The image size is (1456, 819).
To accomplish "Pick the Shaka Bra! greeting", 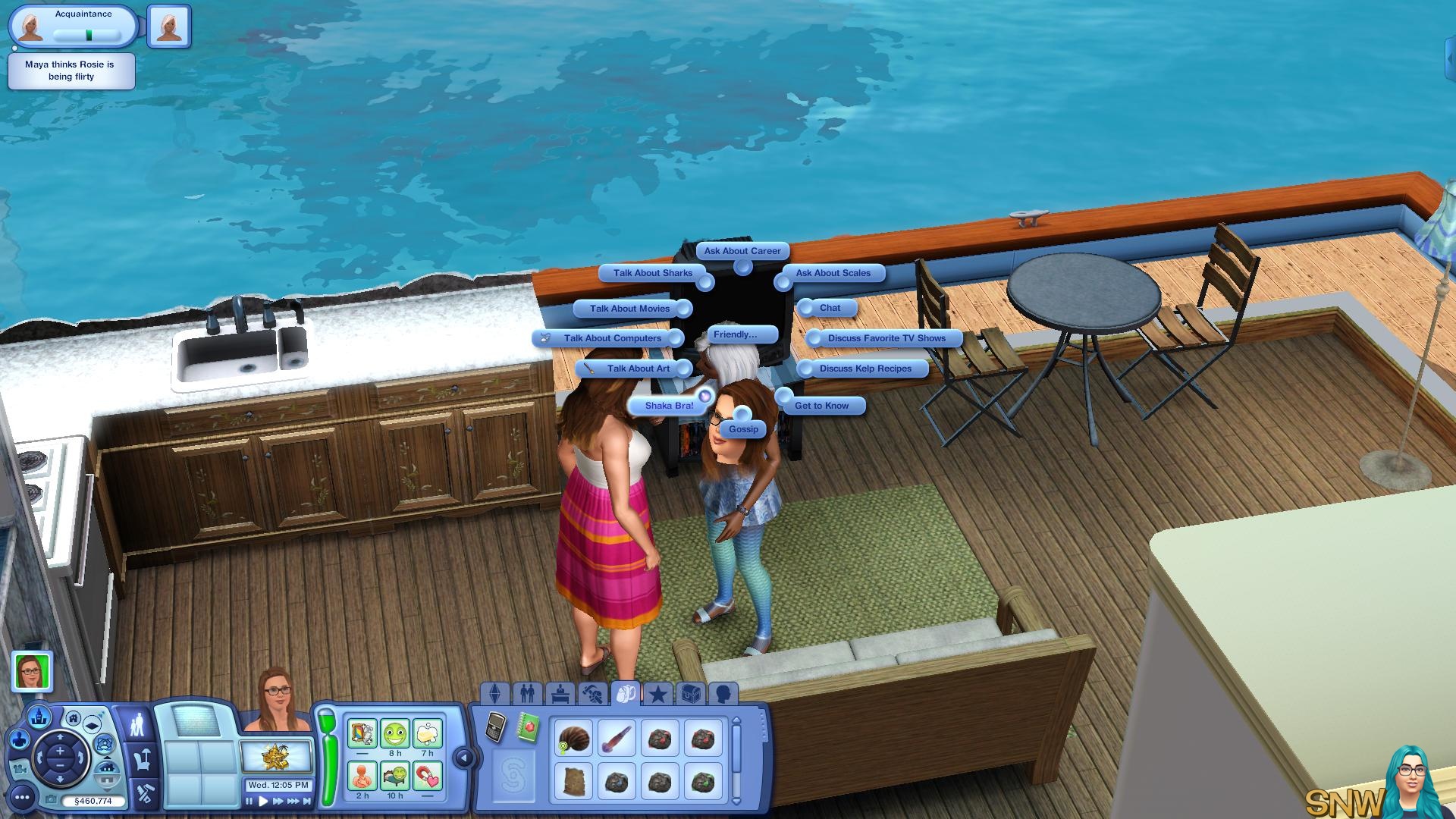I will pos(669,406).
